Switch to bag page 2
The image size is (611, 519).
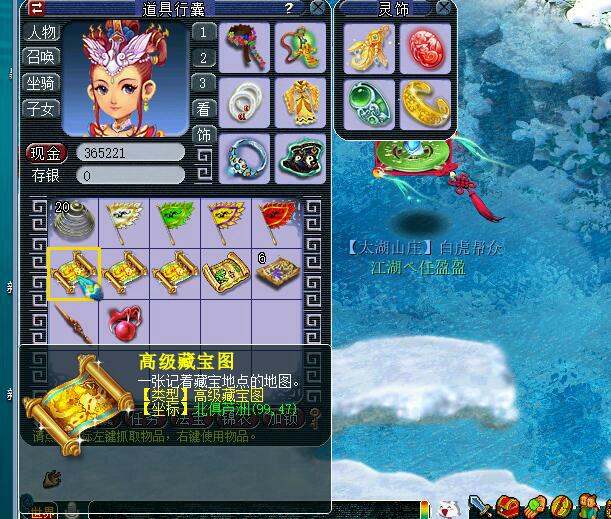click(x=203, y=57)
